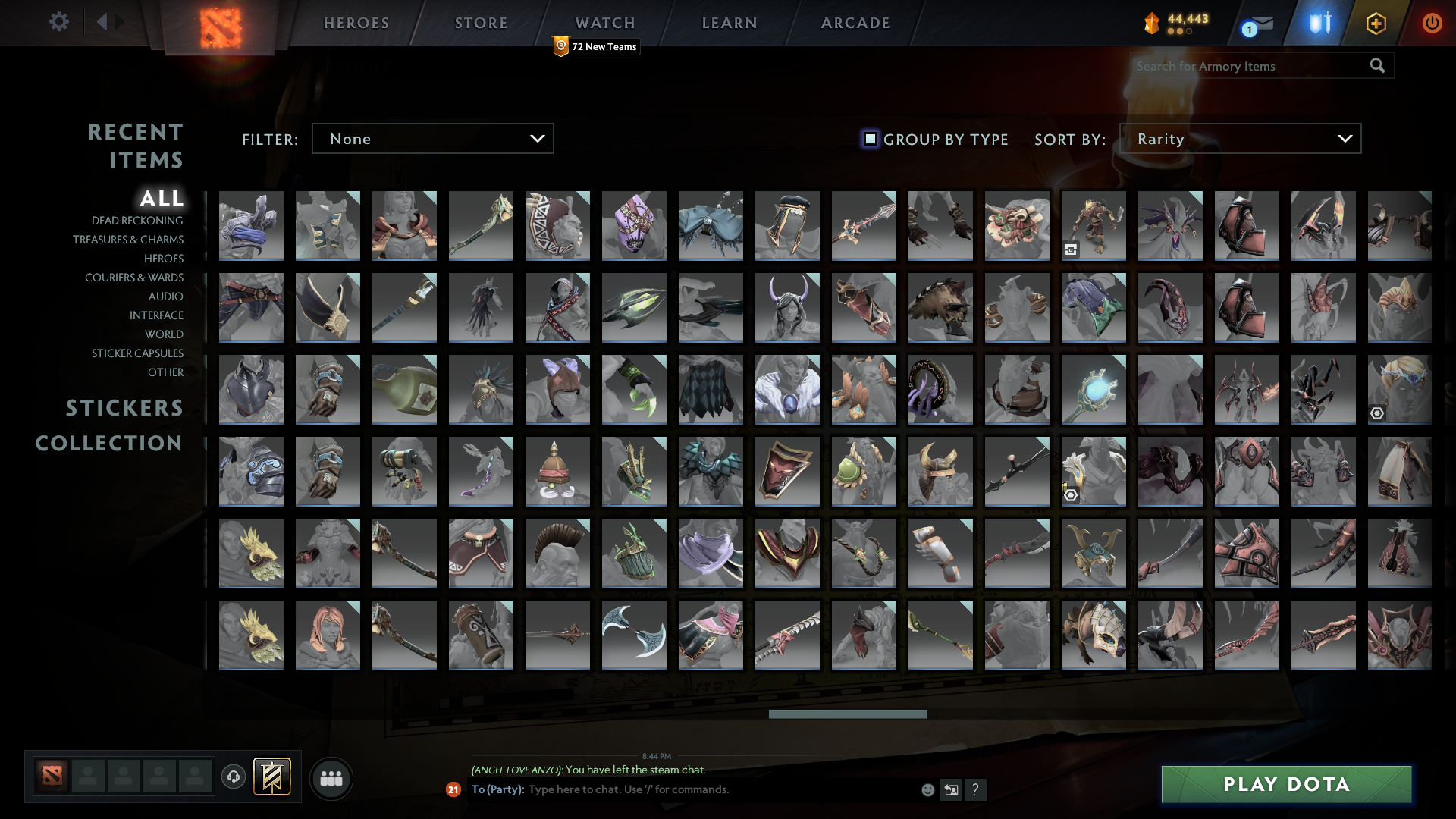Open the ARCADE tab
Image resolution: width=1456 pixels, height=819 pixels.
coord(855,23)
